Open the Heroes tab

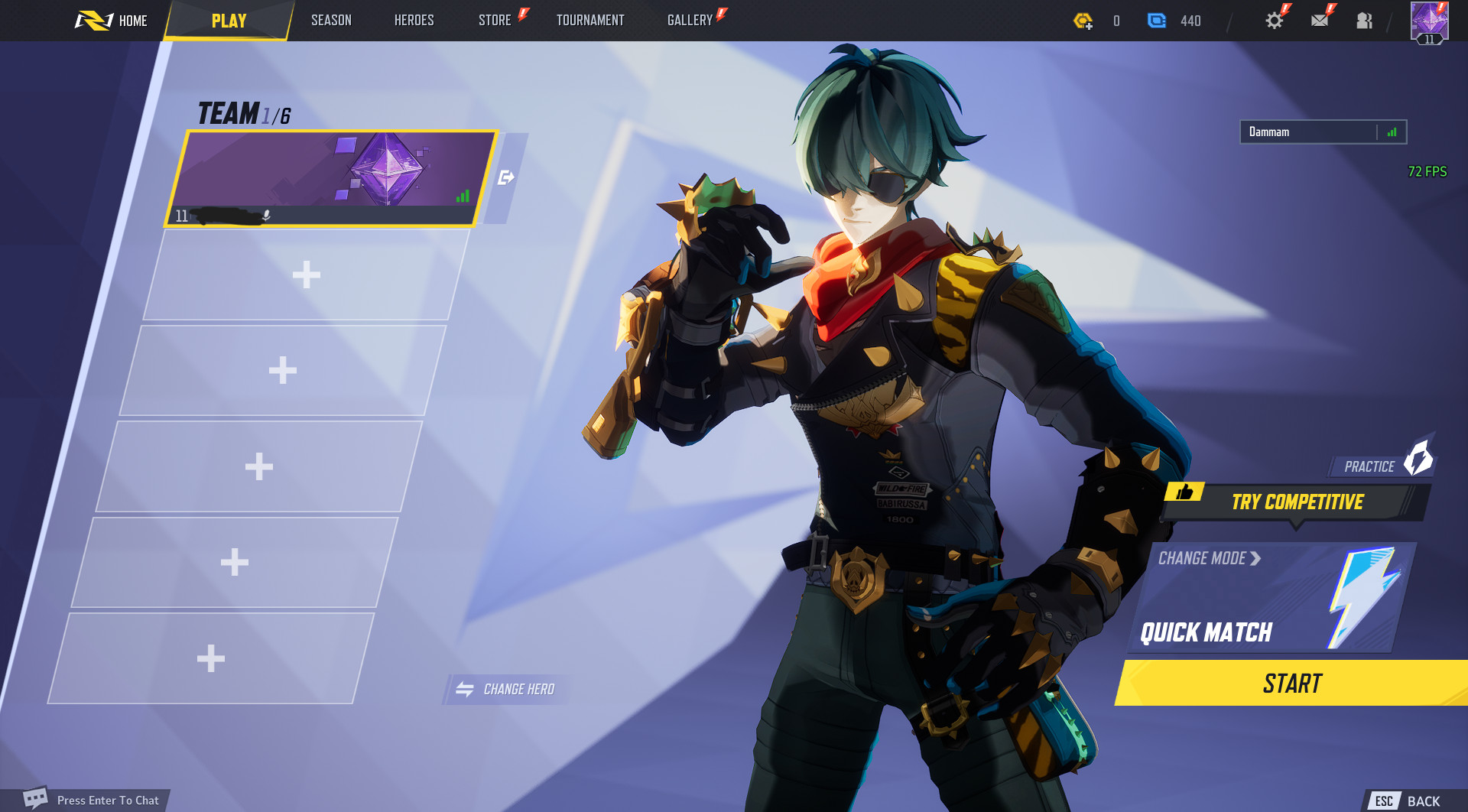pyautogui.click(x=414, y=21)
